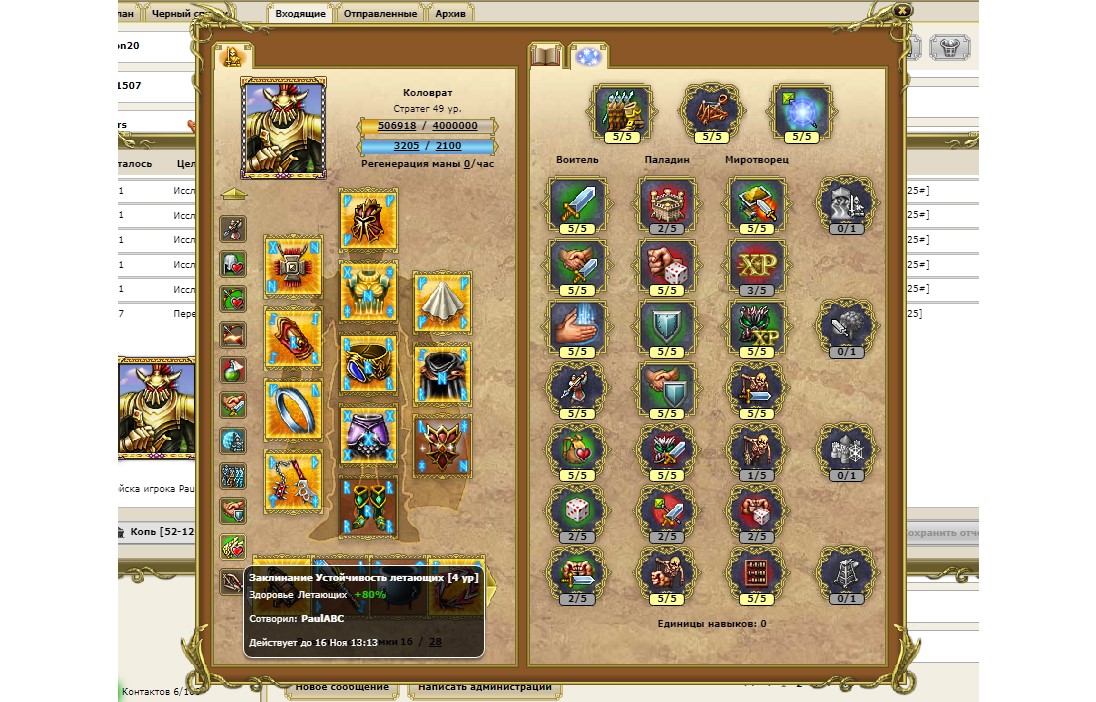Open the Отправленные messages tab
This screenshot has height=702, width=1096.
[380, 14]
